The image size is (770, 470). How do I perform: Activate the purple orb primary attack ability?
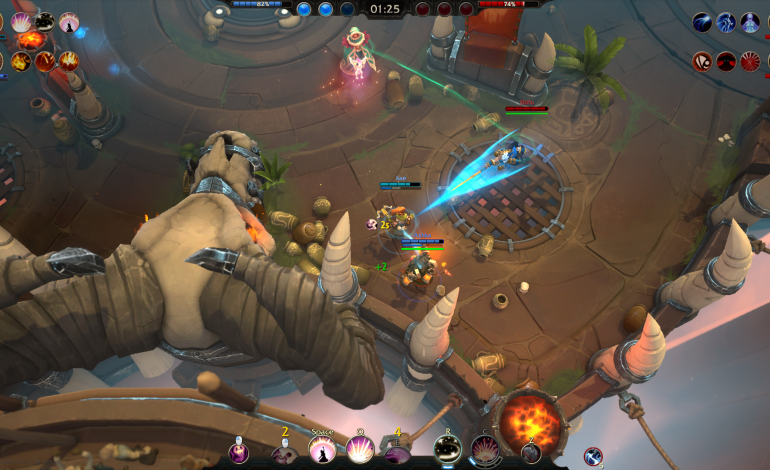pos(239,453)
